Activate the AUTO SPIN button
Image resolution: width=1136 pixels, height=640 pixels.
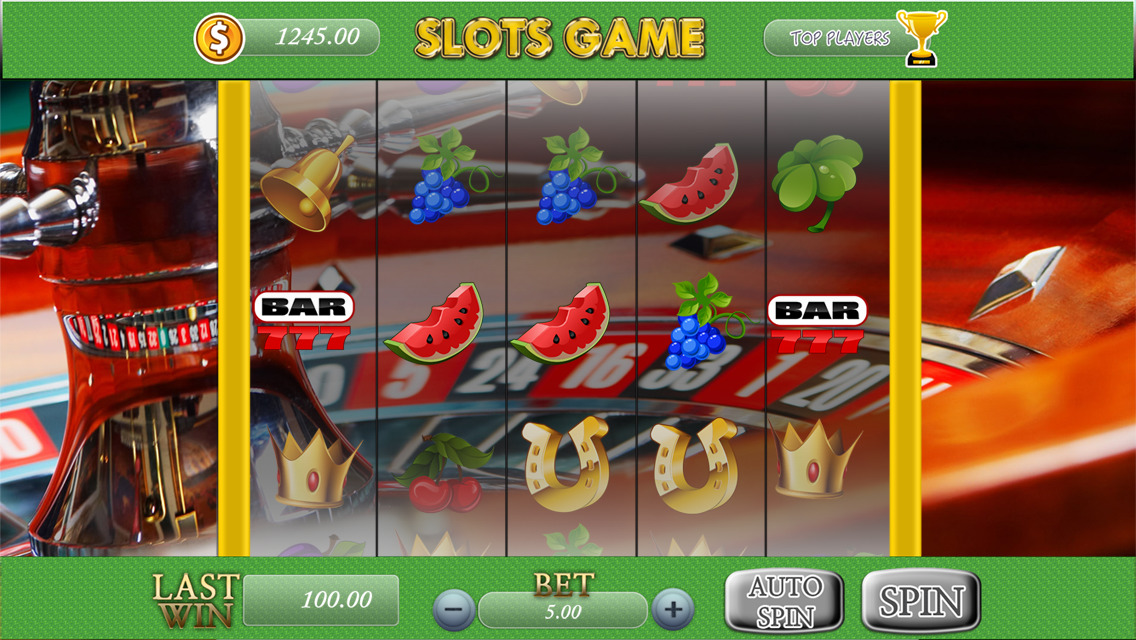784,601
